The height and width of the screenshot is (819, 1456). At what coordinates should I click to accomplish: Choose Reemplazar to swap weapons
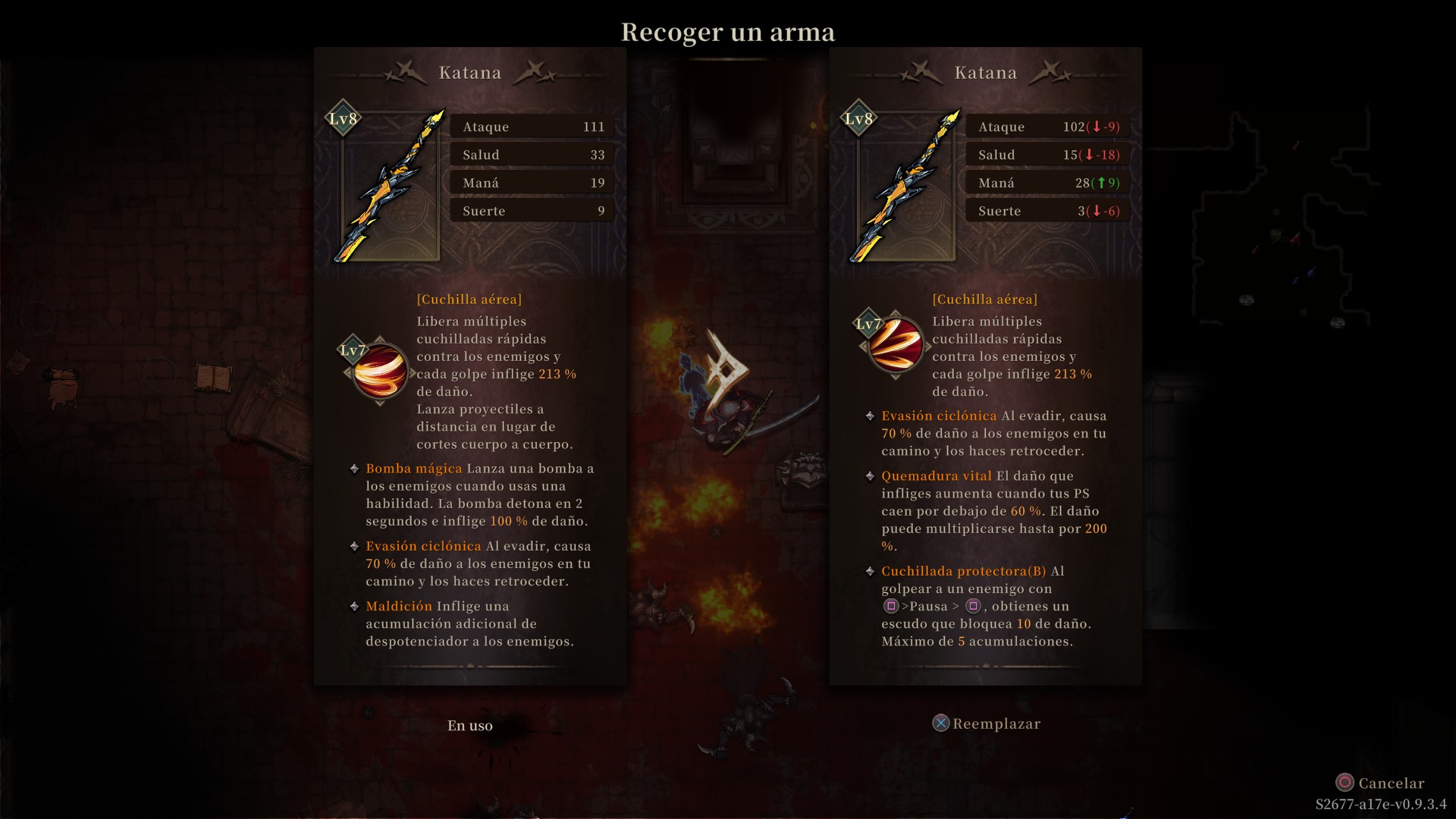[987, 723]
